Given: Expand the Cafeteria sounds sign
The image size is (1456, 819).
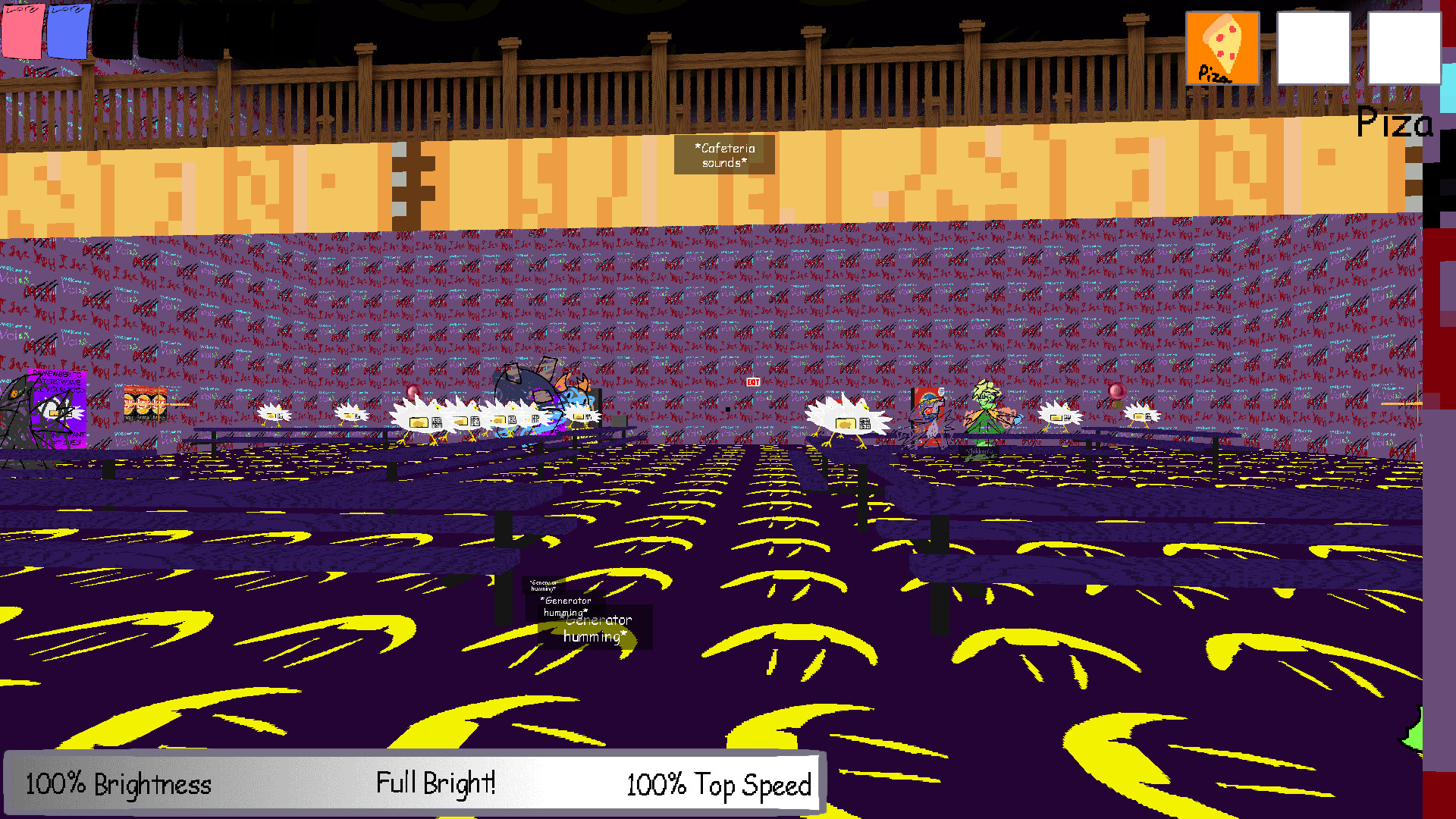Looking at the screenshot, I should [724, 155].
